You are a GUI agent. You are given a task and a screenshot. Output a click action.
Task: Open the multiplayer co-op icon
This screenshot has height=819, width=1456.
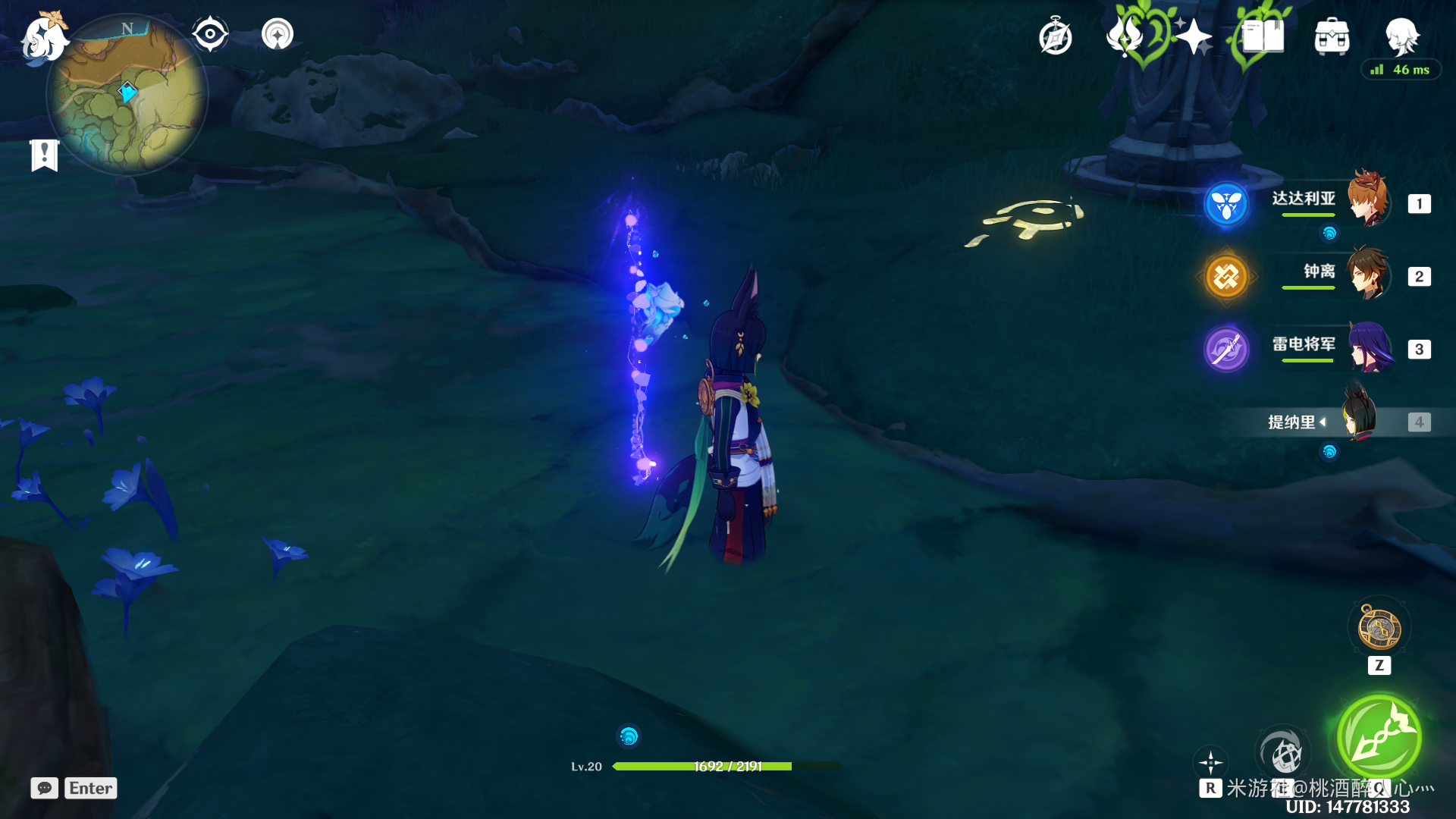(x=278, y=34)
